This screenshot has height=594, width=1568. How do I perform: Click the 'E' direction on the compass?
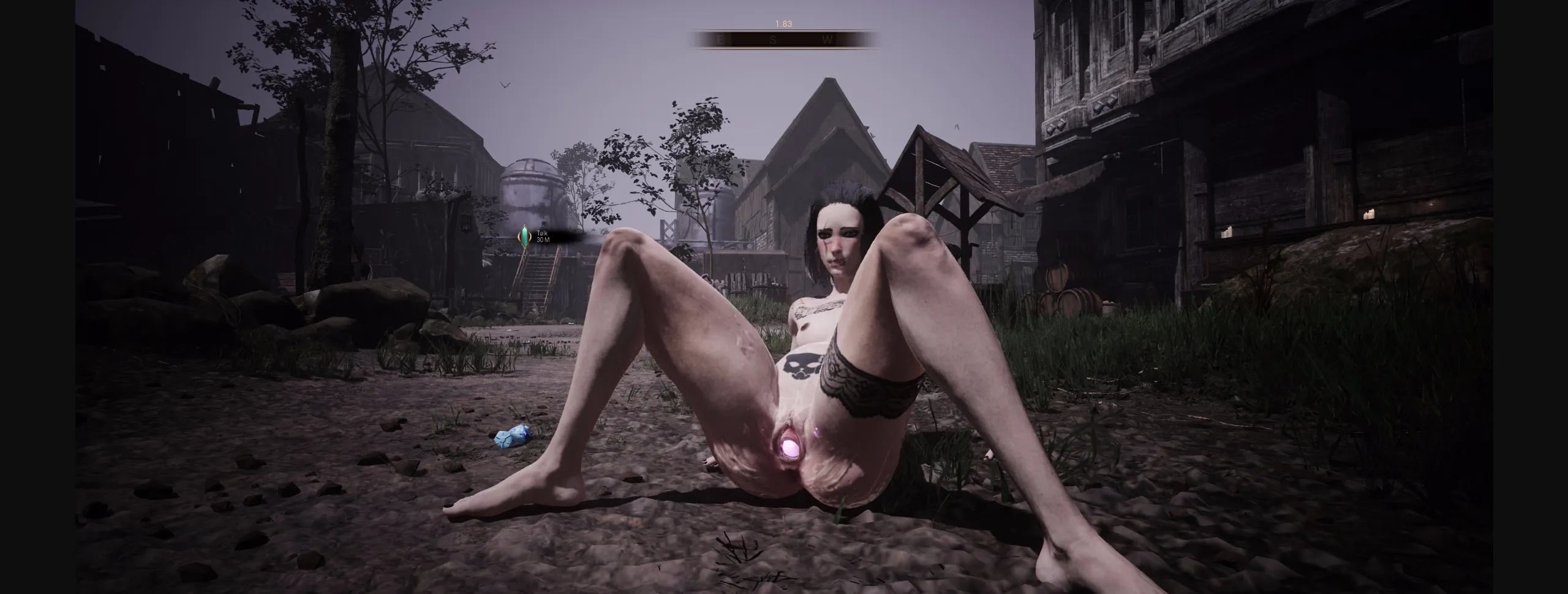720,41
